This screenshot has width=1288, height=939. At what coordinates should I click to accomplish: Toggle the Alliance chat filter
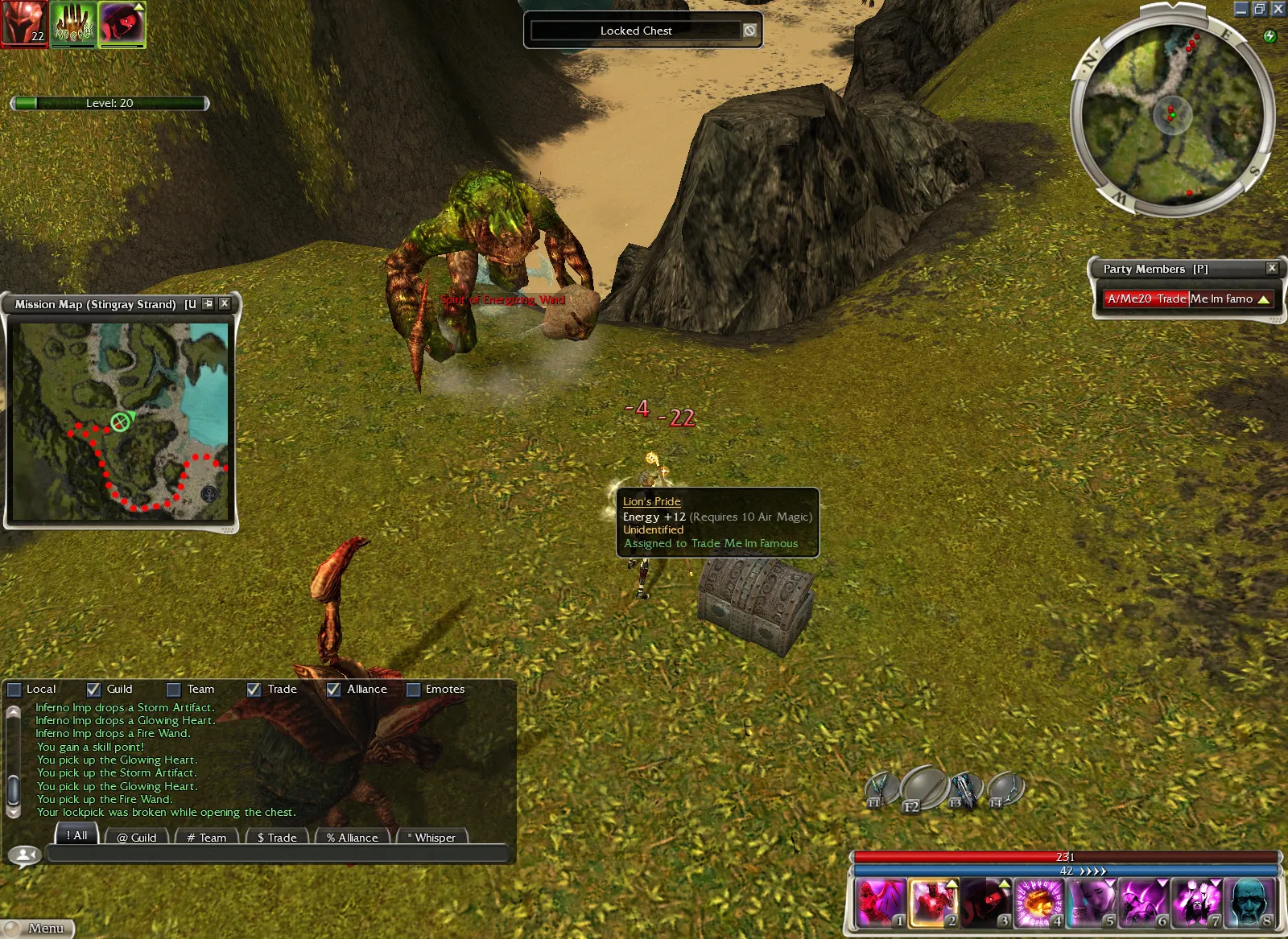click(x=333, y=690)
